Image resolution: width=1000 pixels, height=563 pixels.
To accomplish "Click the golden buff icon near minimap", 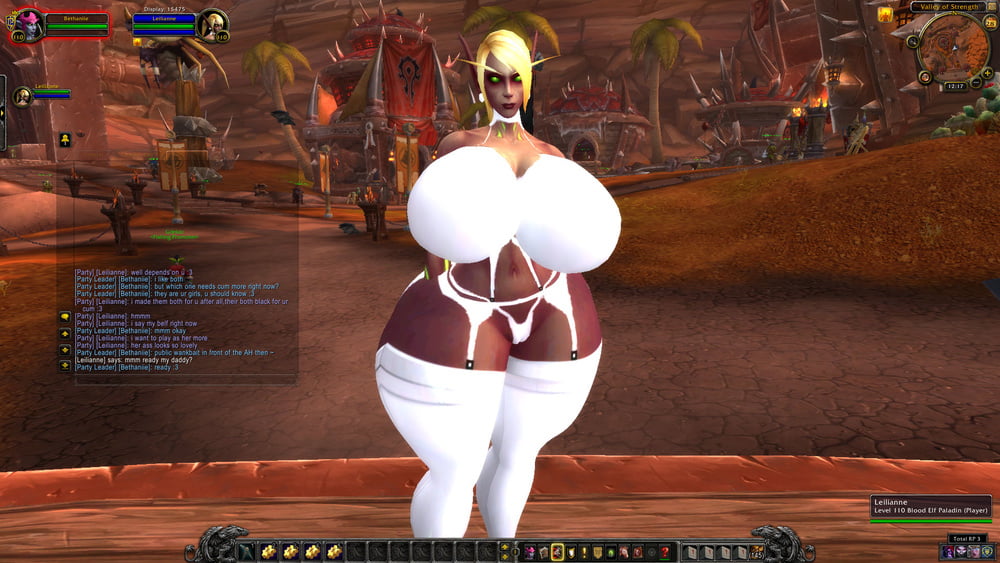I will click(885, 15).
